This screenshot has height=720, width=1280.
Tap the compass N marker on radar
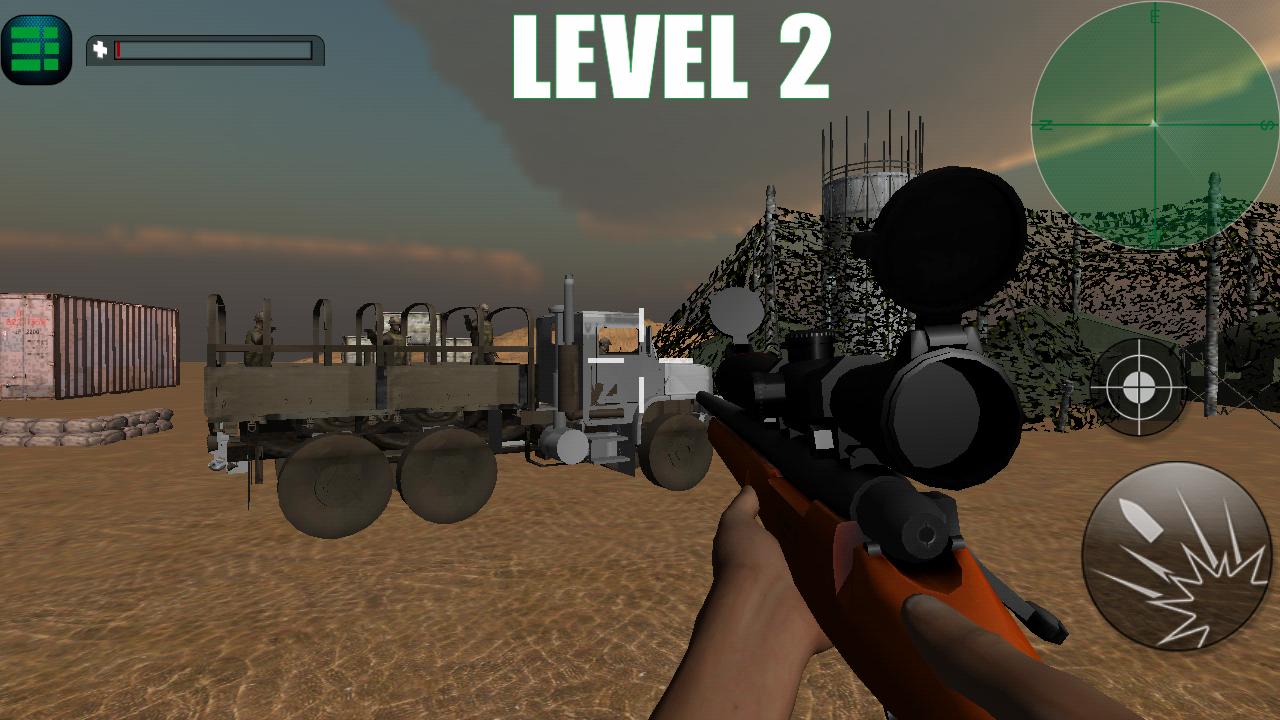pyautogui.click(x=1048, y=127)
